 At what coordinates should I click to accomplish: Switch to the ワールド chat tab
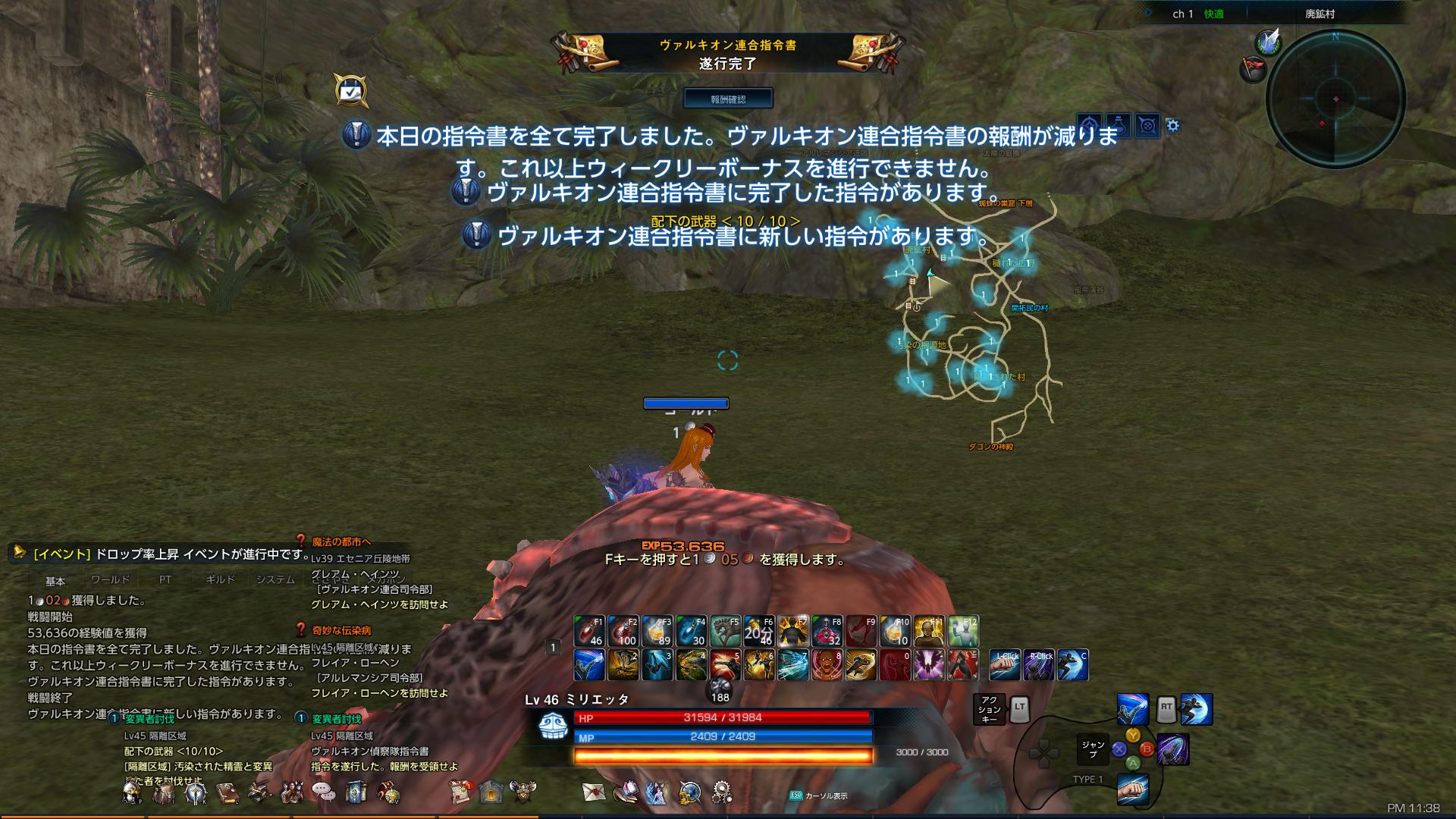[111, 579]
